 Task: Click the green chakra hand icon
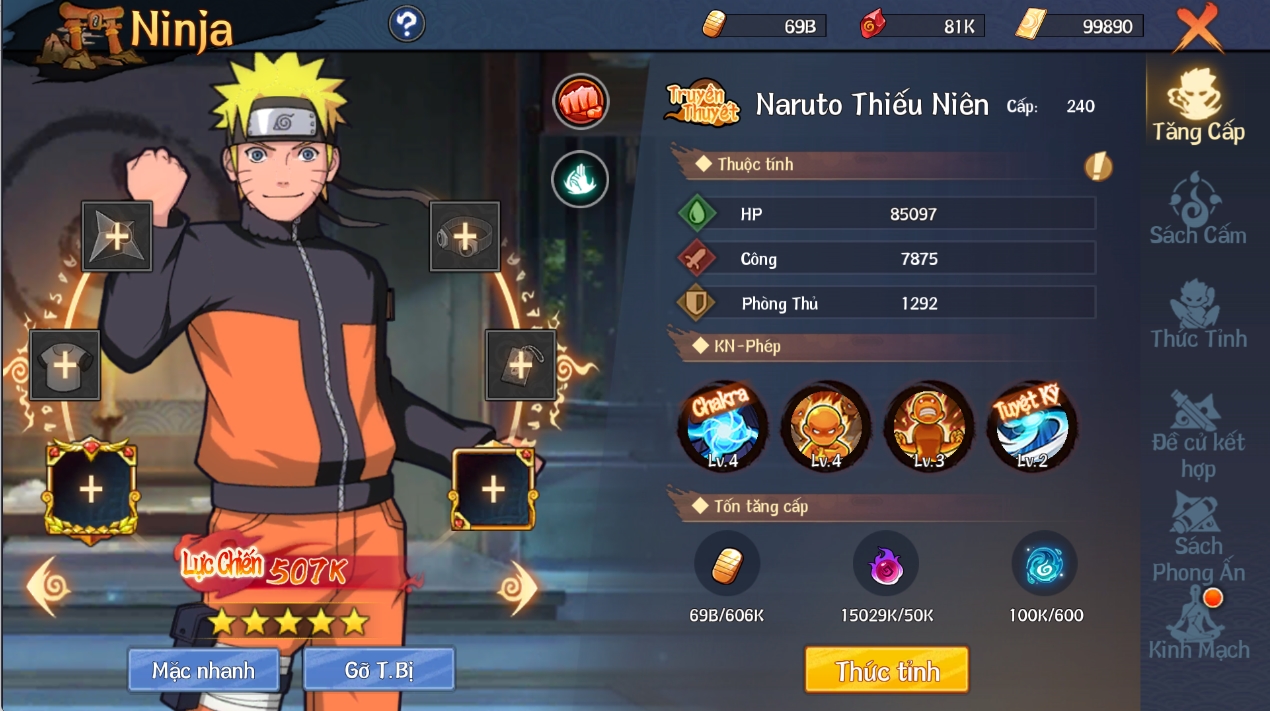tap(580, 179)
